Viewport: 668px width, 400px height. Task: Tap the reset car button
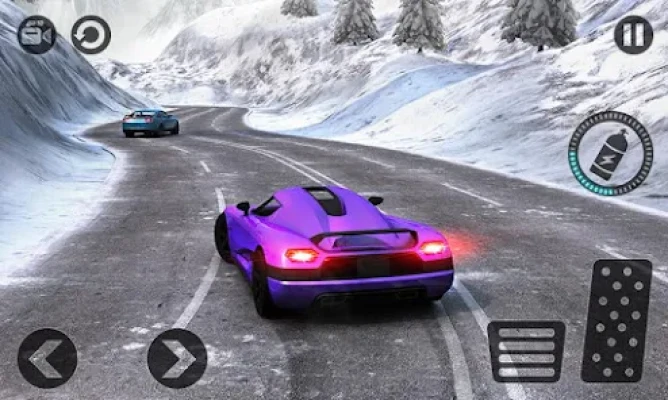pos(91,35)
